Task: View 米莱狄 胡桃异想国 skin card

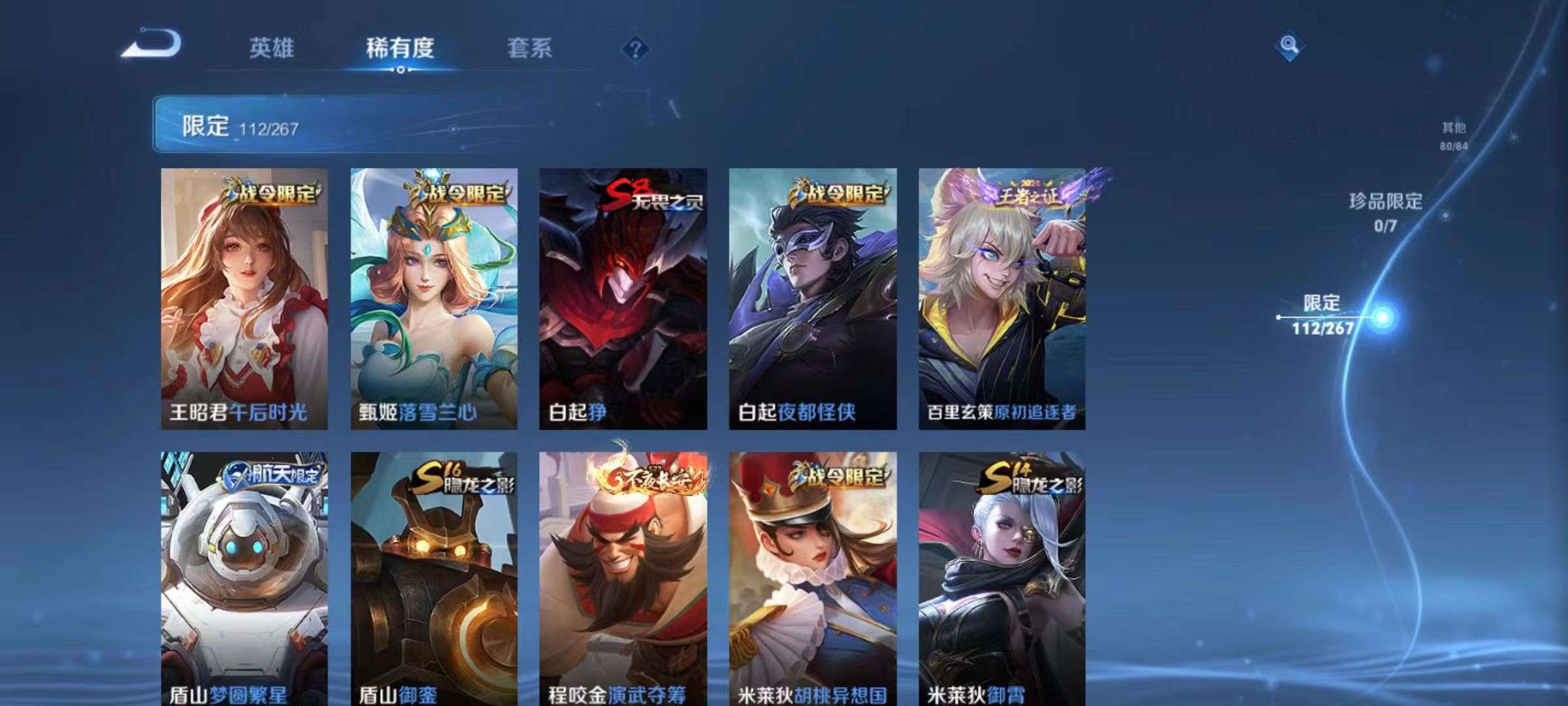Action: (813, 579)
